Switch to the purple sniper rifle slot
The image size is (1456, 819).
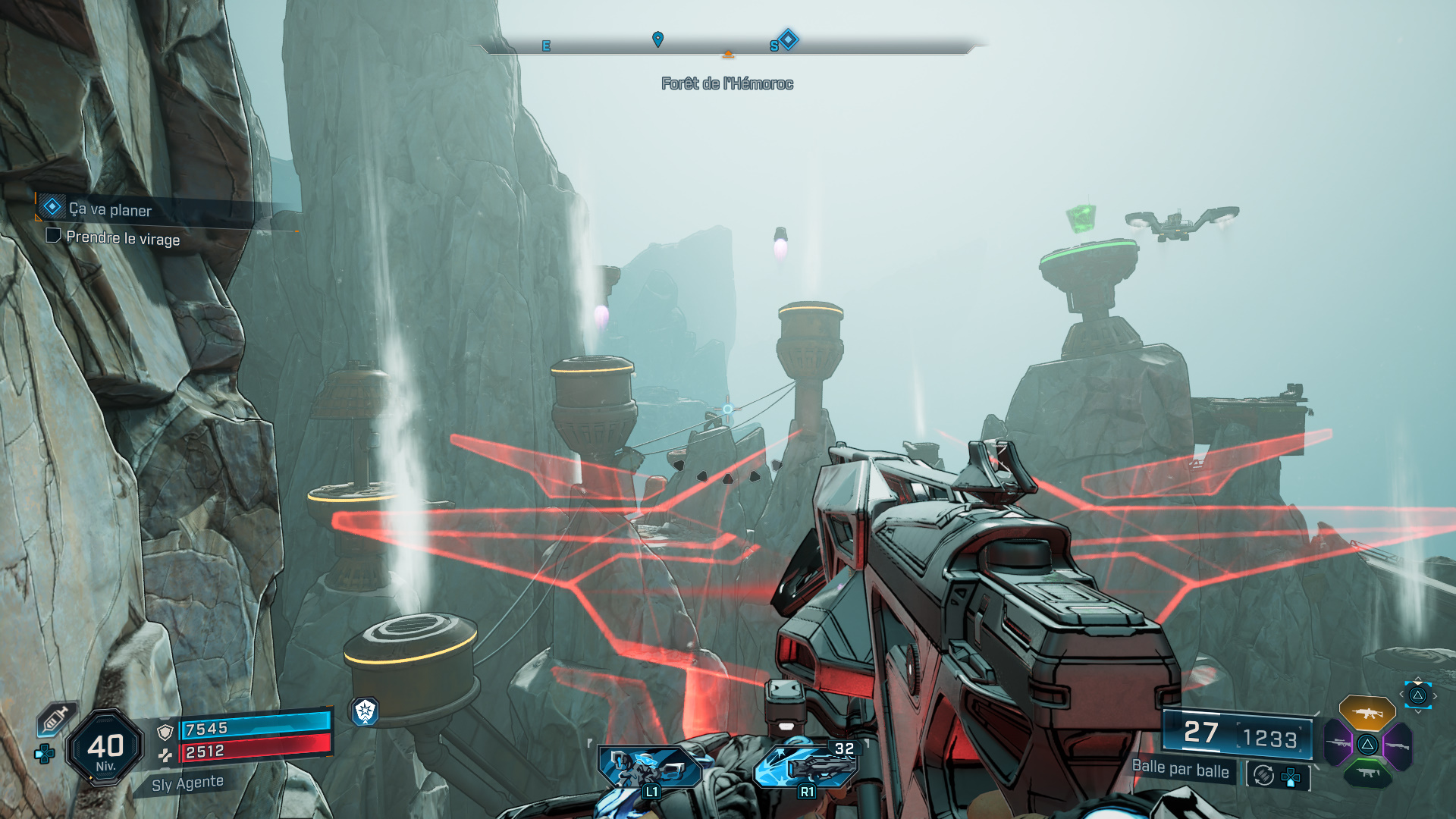point(1338,743)
